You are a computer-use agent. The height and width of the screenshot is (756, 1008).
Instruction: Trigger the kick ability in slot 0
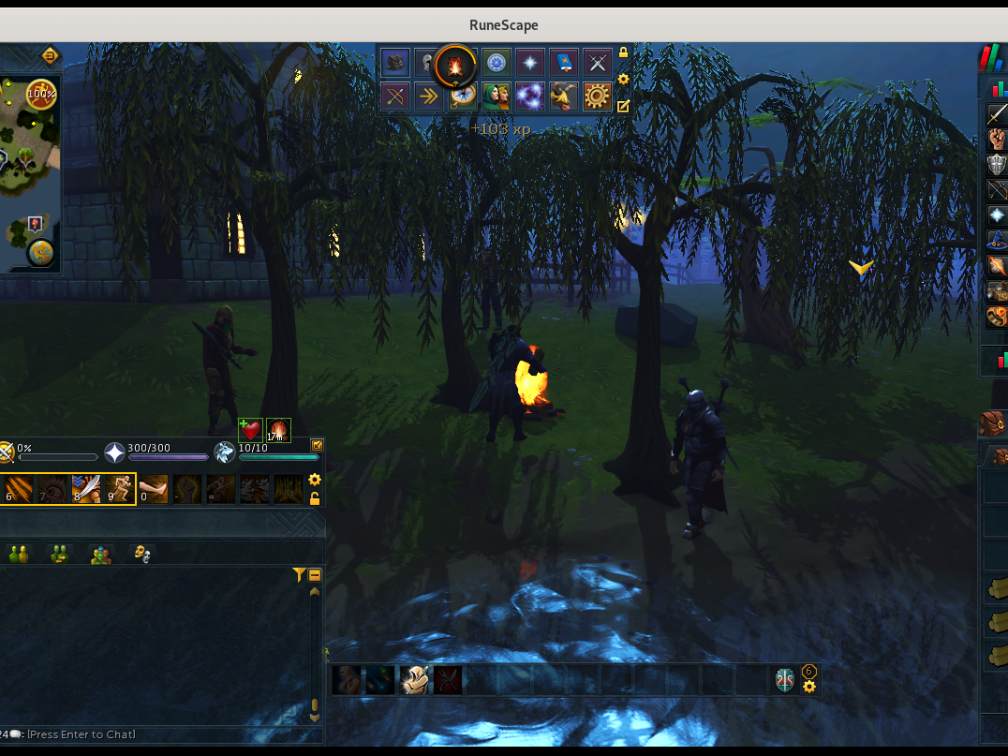click(x=153, y=489)
